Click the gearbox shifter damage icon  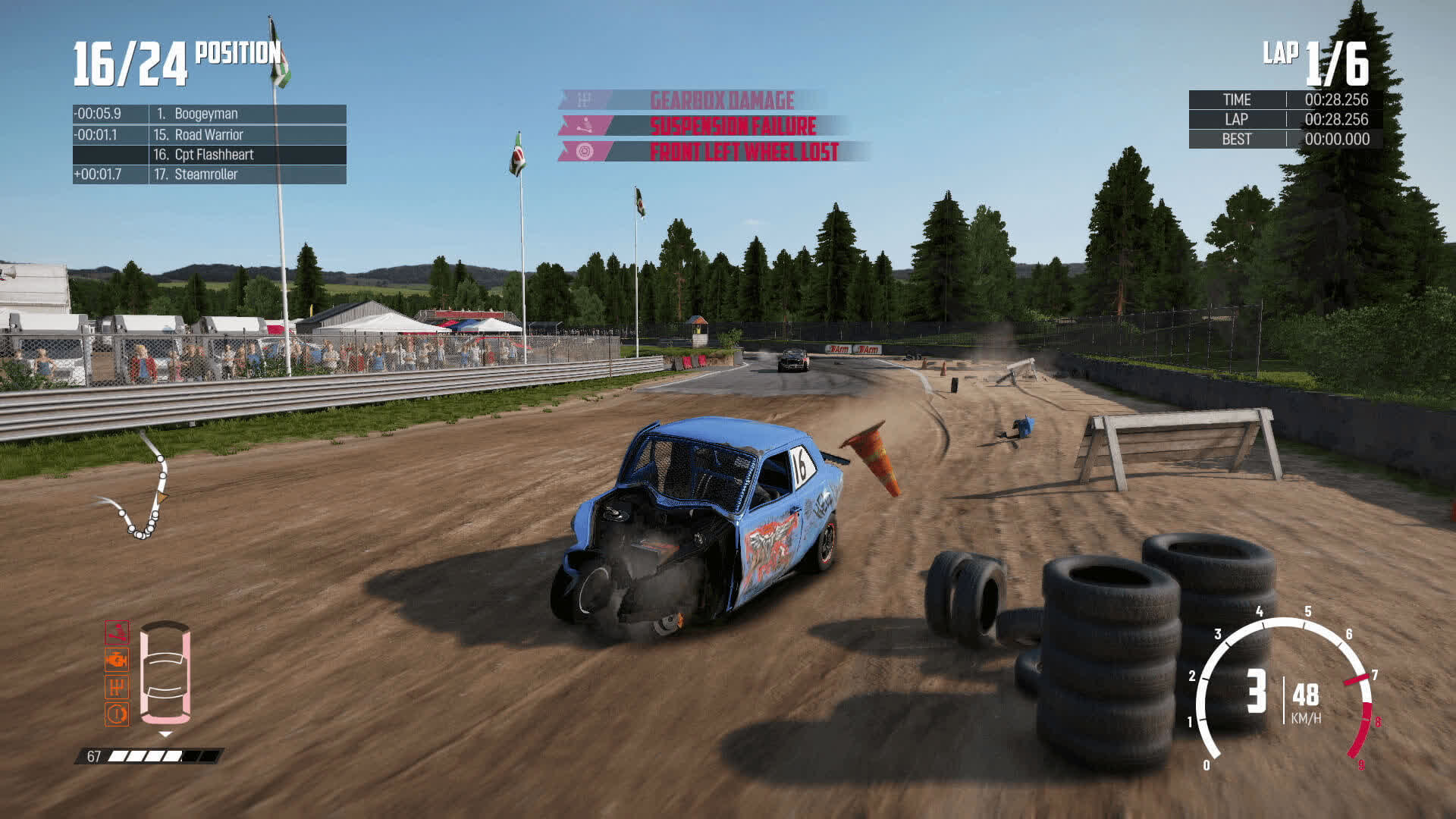[117, 686]
